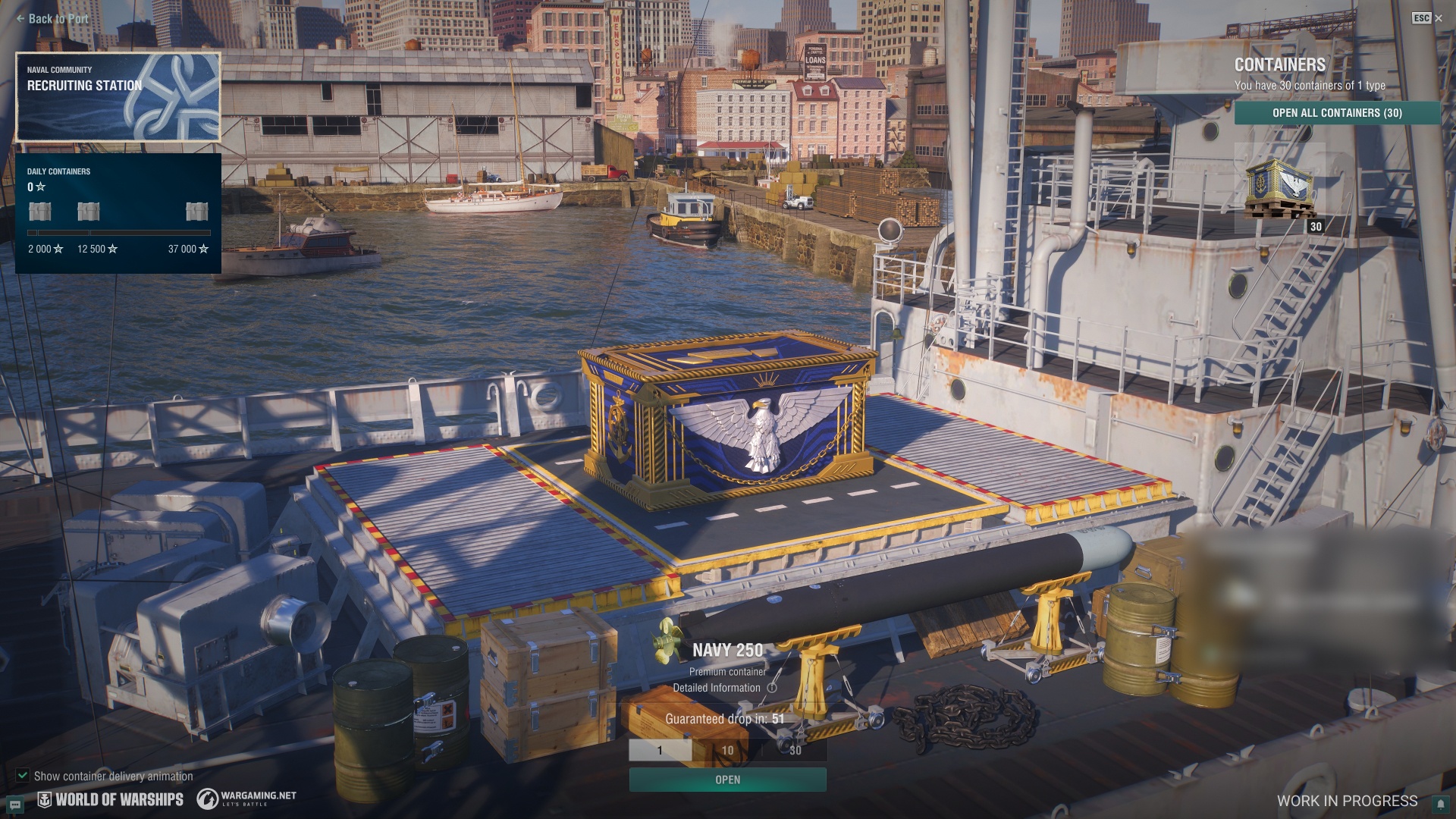This screenshot has height=819, width=1456.
Task: Select the 12 500 star daily container
Action: (x=89, y=212)
